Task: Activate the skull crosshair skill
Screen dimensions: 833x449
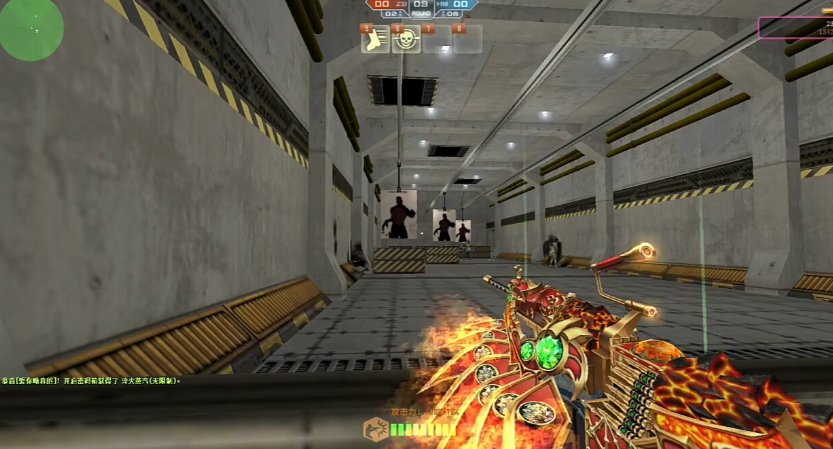Action: (406, 39)
